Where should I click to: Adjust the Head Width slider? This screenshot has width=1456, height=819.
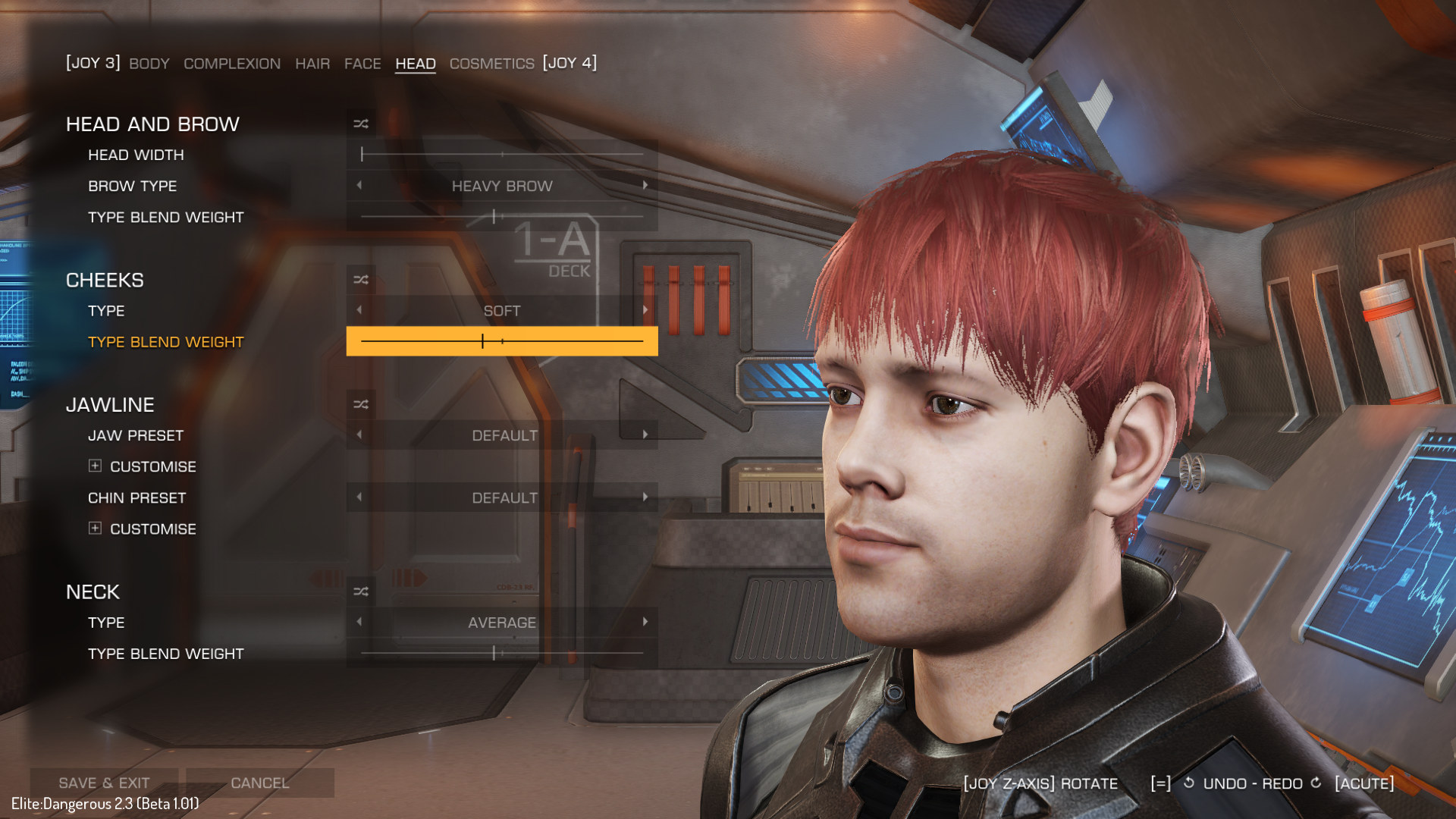click(502, 155)
